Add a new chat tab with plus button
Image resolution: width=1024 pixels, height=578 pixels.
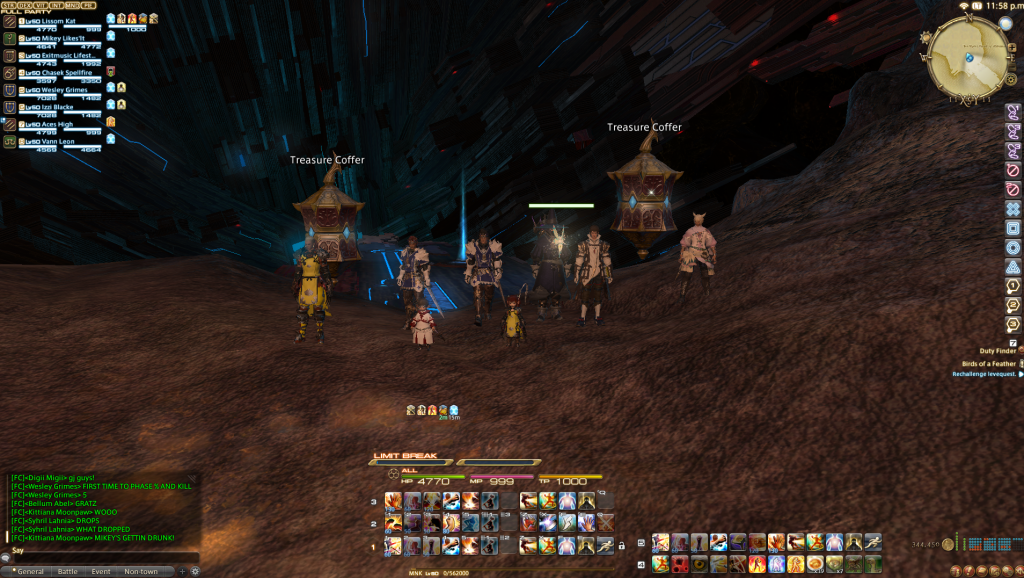tap(182, 571)
